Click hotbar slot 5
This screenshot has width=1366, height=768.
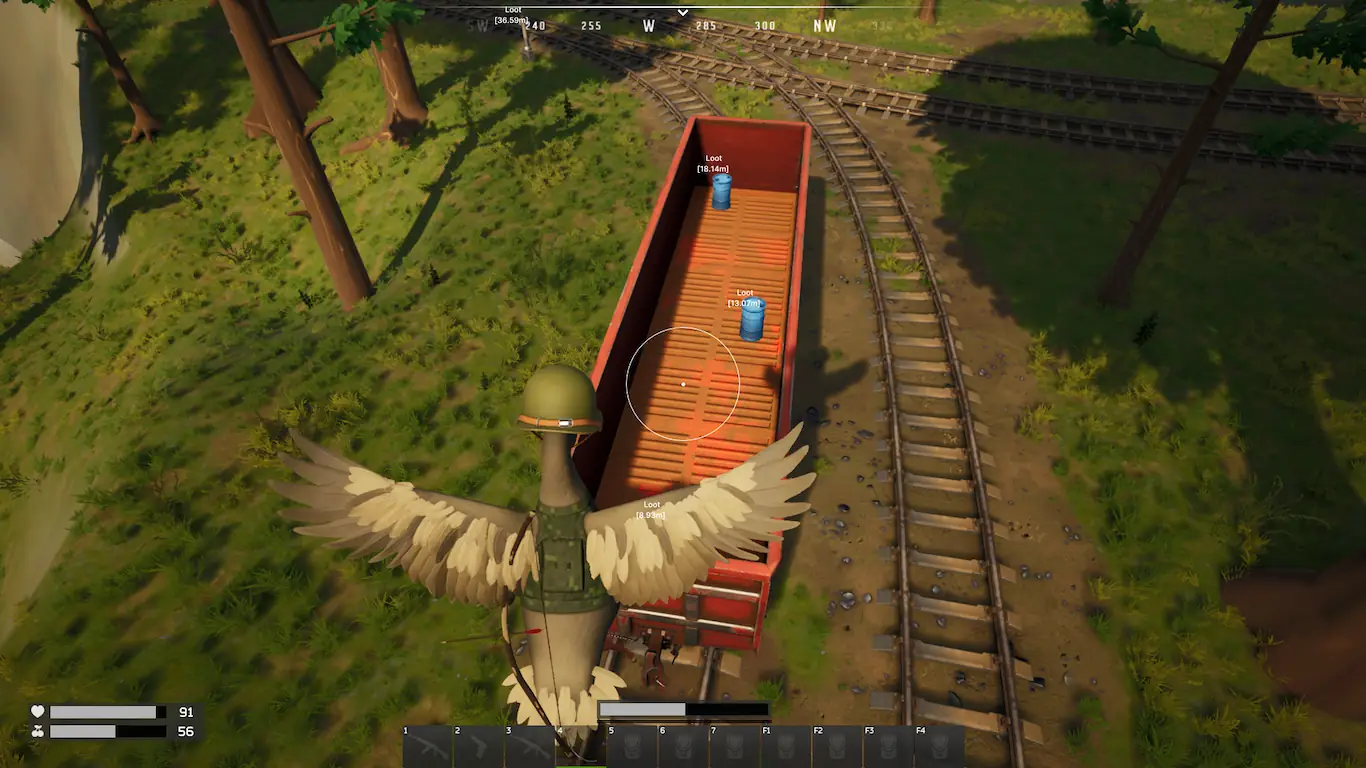tap(632, 747)
